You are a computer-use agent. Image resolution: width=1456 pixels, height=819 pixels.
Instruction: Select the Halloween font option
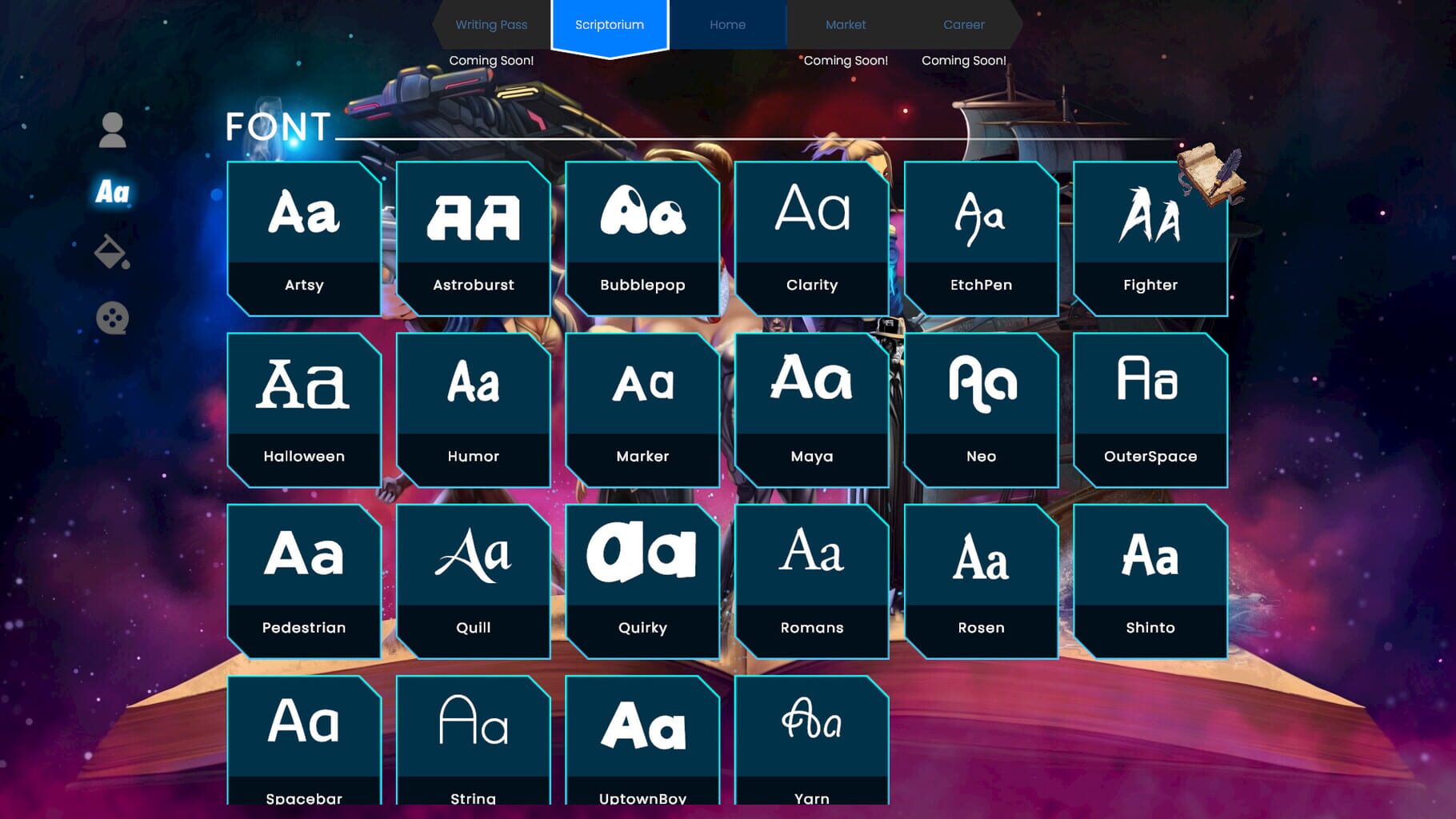pos(304,408)
